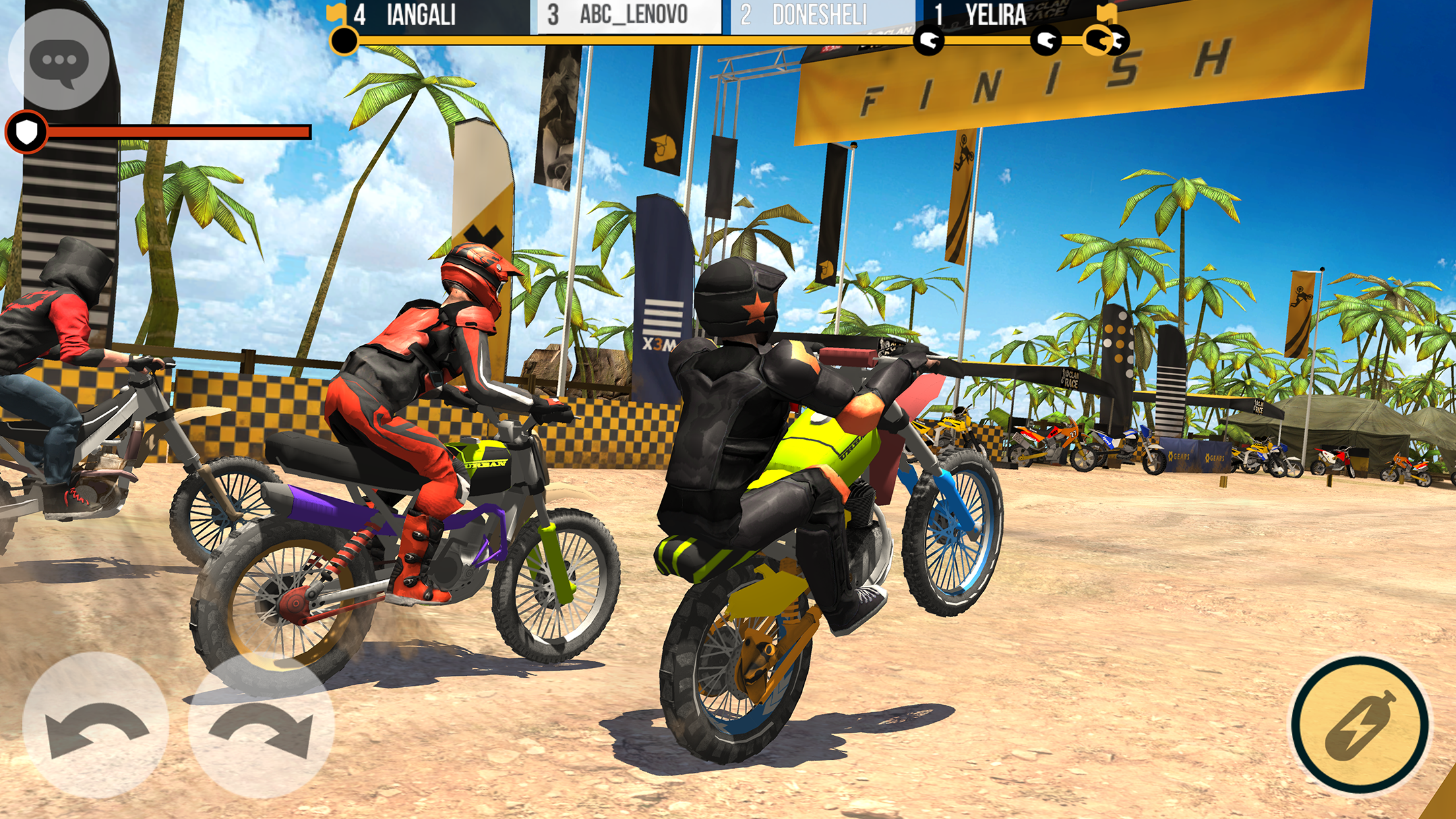The image size is (1456, 819).
Task: Tap the yellow flag icon beside IANGALI
Action: pyautogui.click(x=338, y=15)
